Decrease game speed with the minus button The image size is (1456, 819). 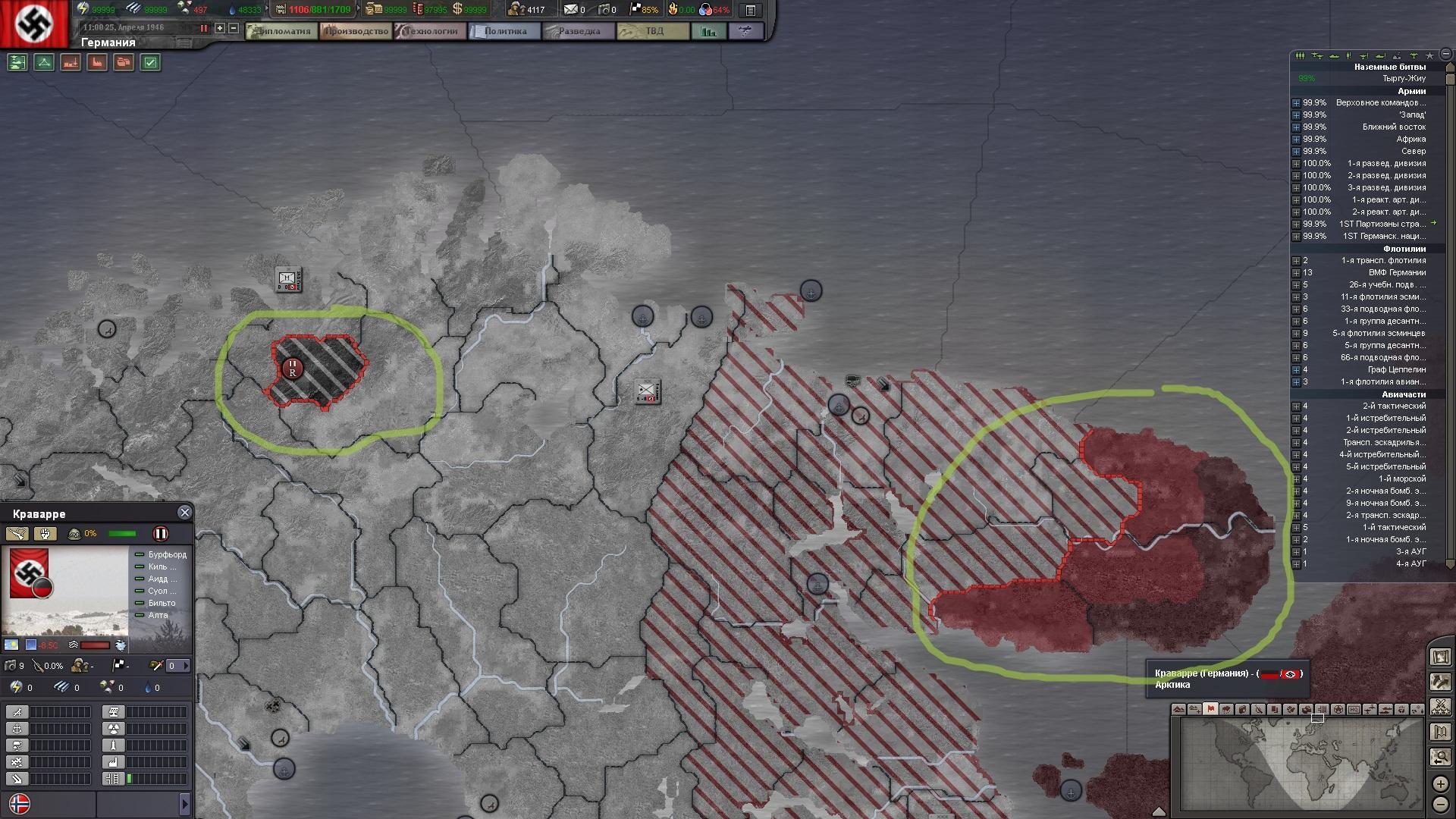click(x=234, y=28)
